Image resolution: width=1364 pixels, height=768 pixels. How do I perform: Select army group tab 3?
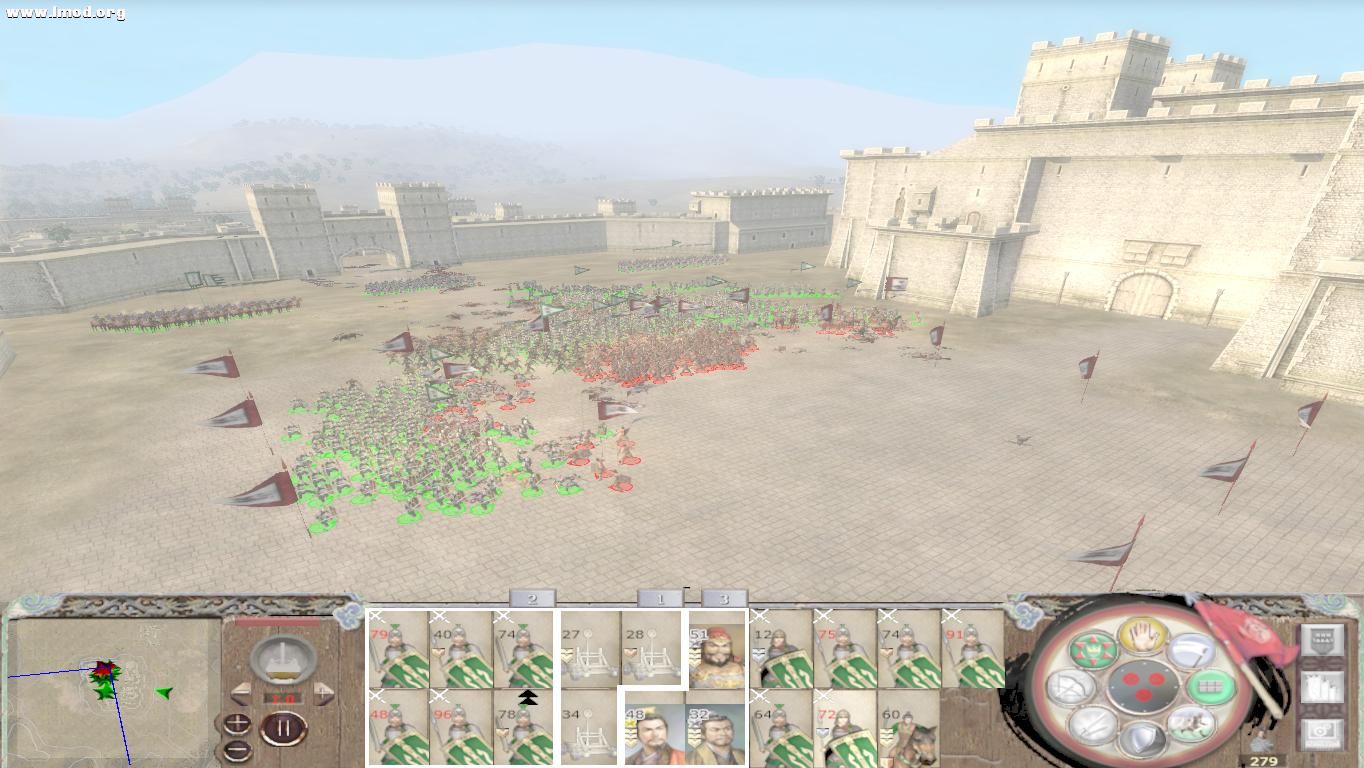722,598
